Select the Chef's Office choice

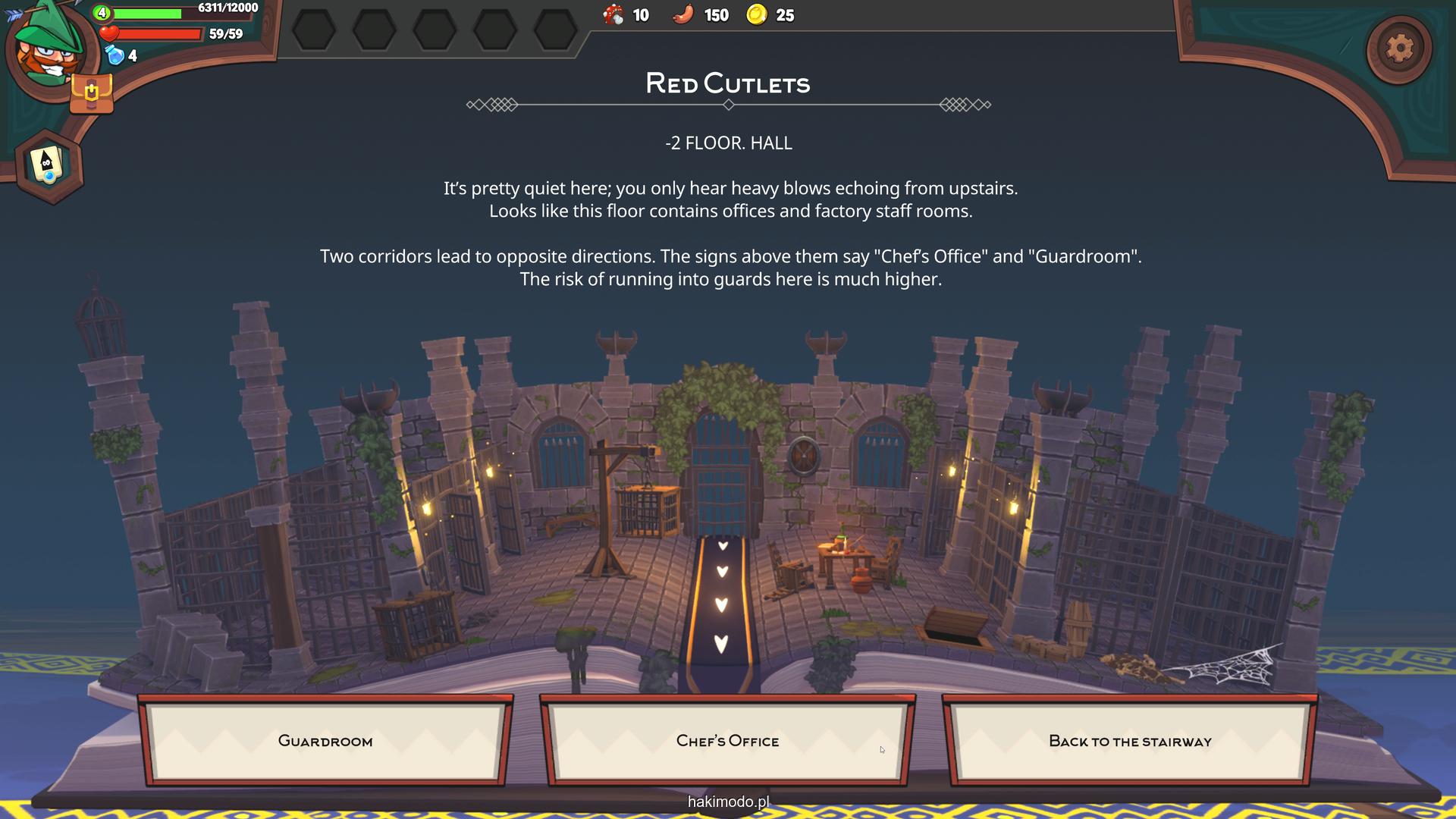click(727, 741)
